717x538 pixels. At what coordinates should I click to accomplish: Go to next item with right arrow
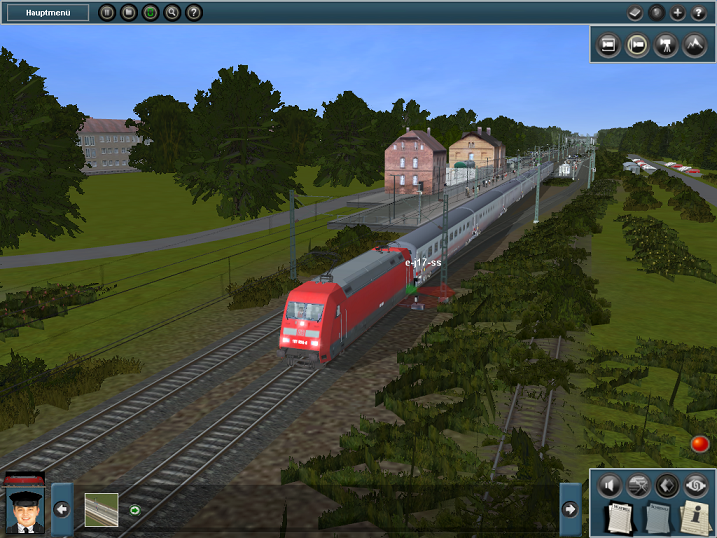click(x=570, y=509)
